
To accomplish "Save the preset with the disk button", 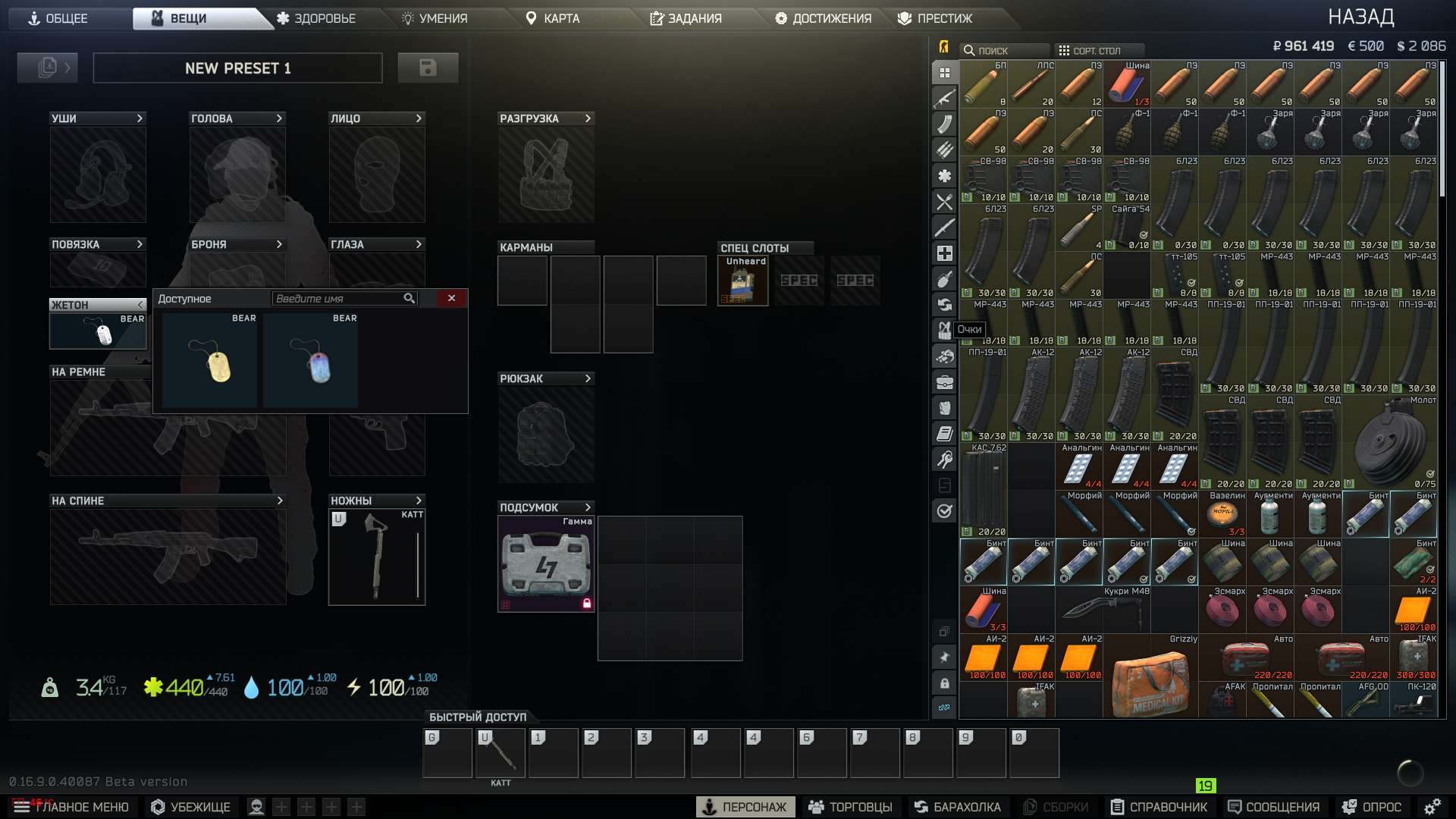I will pos(428,67).
